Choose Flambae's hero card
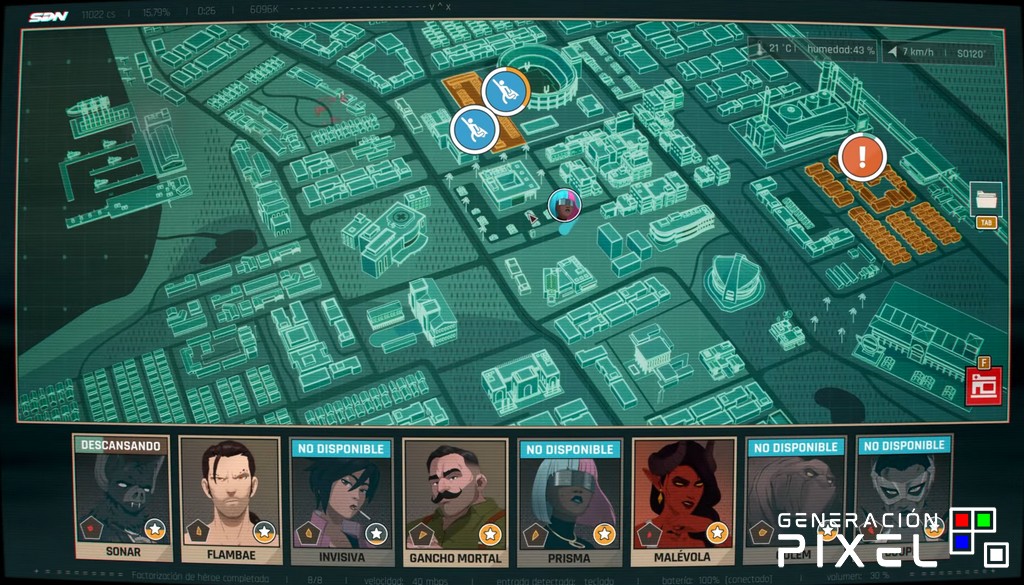The image size is (1024, 585). [x=230, y=499]
